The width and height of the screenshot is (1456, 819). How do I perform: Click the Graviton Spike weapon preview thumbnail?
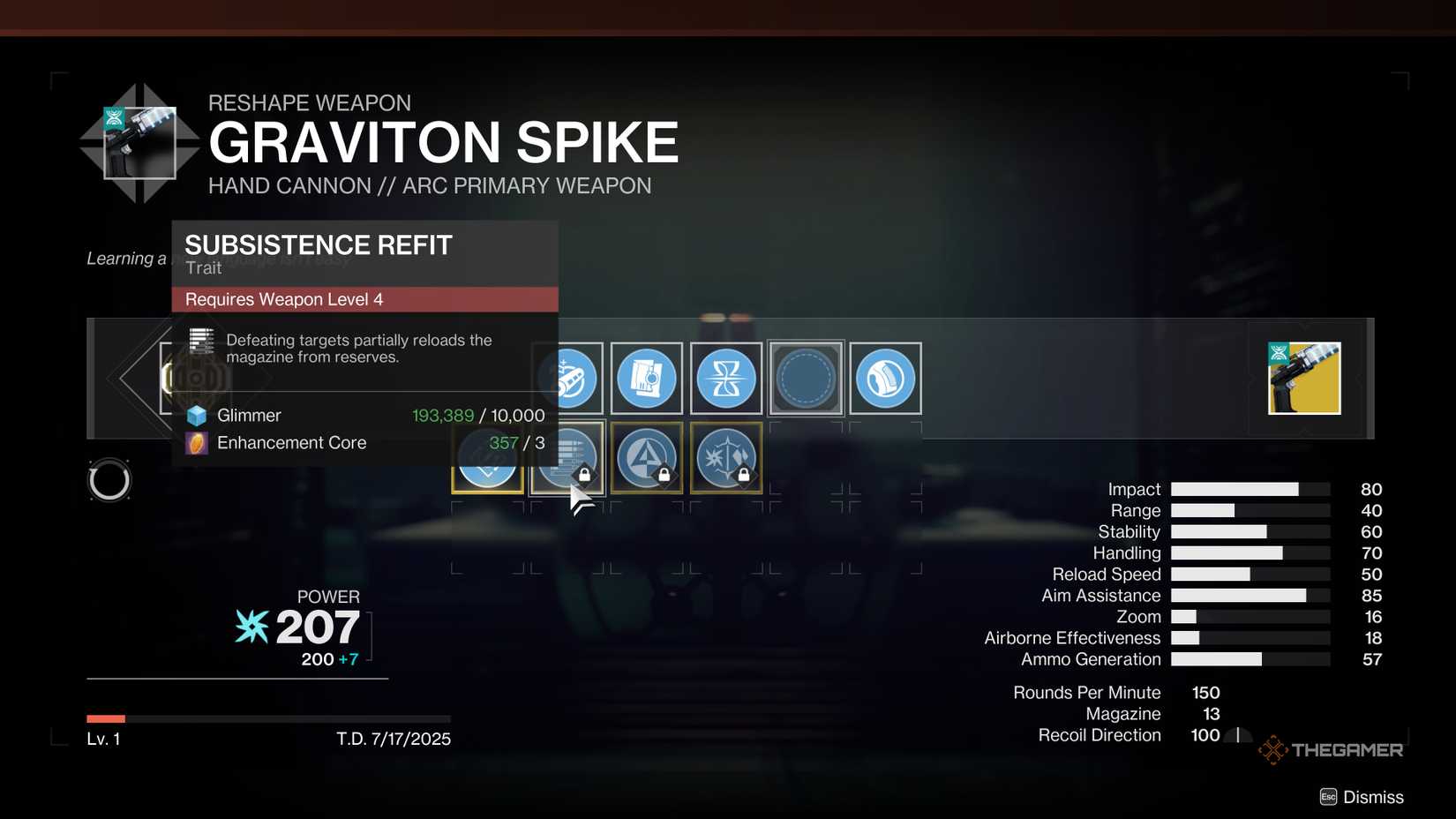[1305, 378]
